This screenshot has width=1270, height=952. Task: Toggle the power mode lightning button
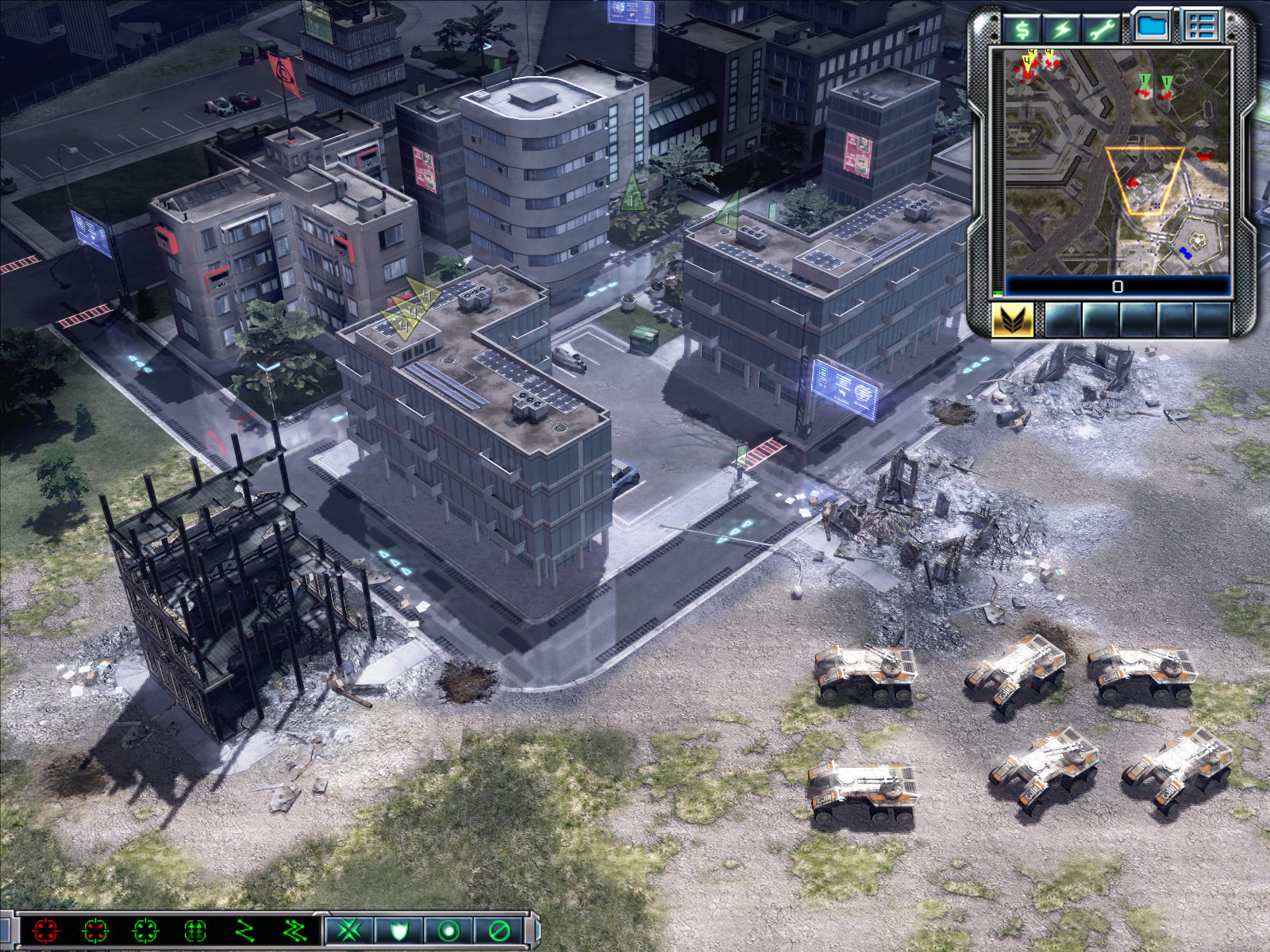1062,29
